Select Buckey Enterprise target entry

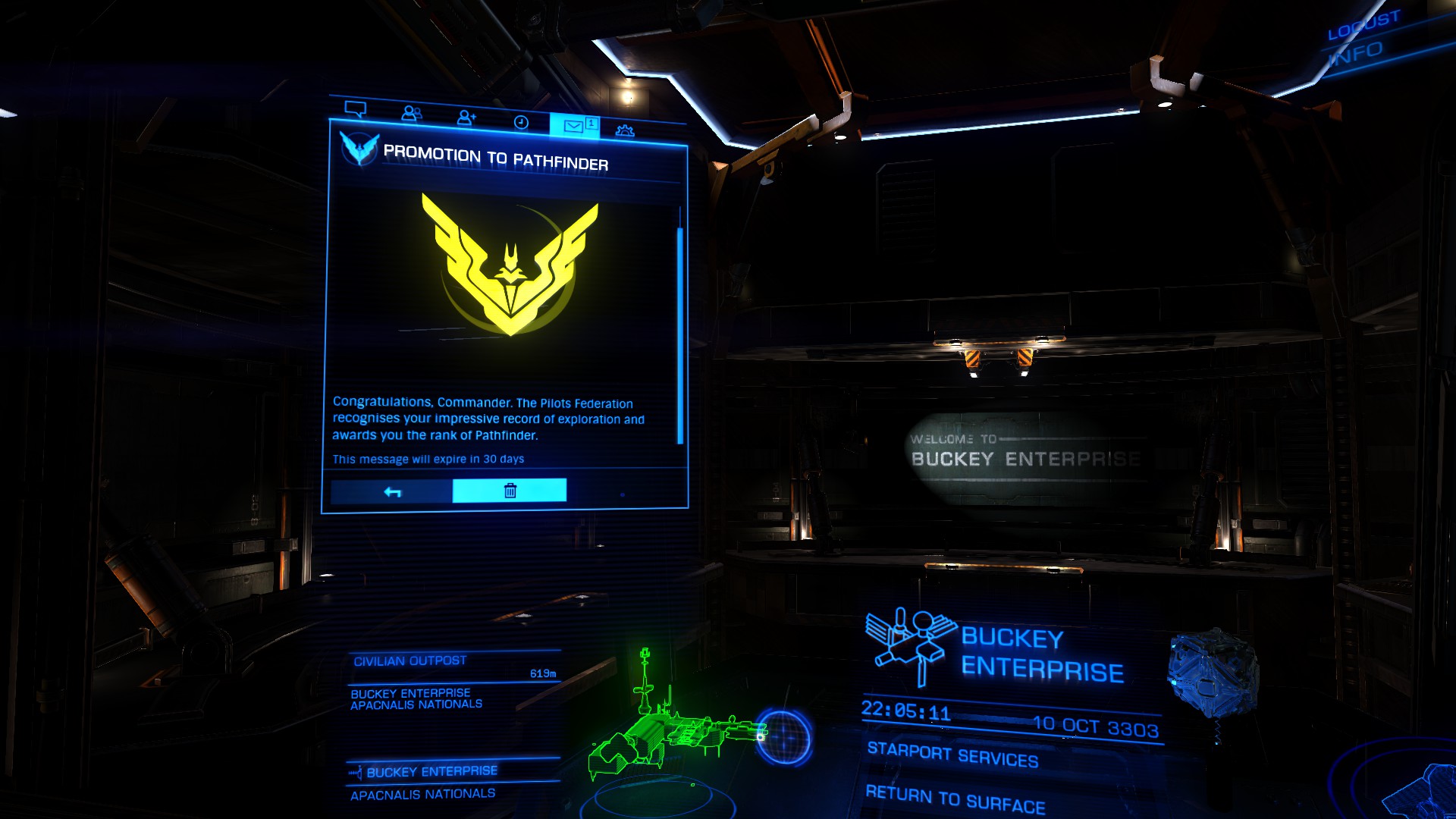[431, 771]
